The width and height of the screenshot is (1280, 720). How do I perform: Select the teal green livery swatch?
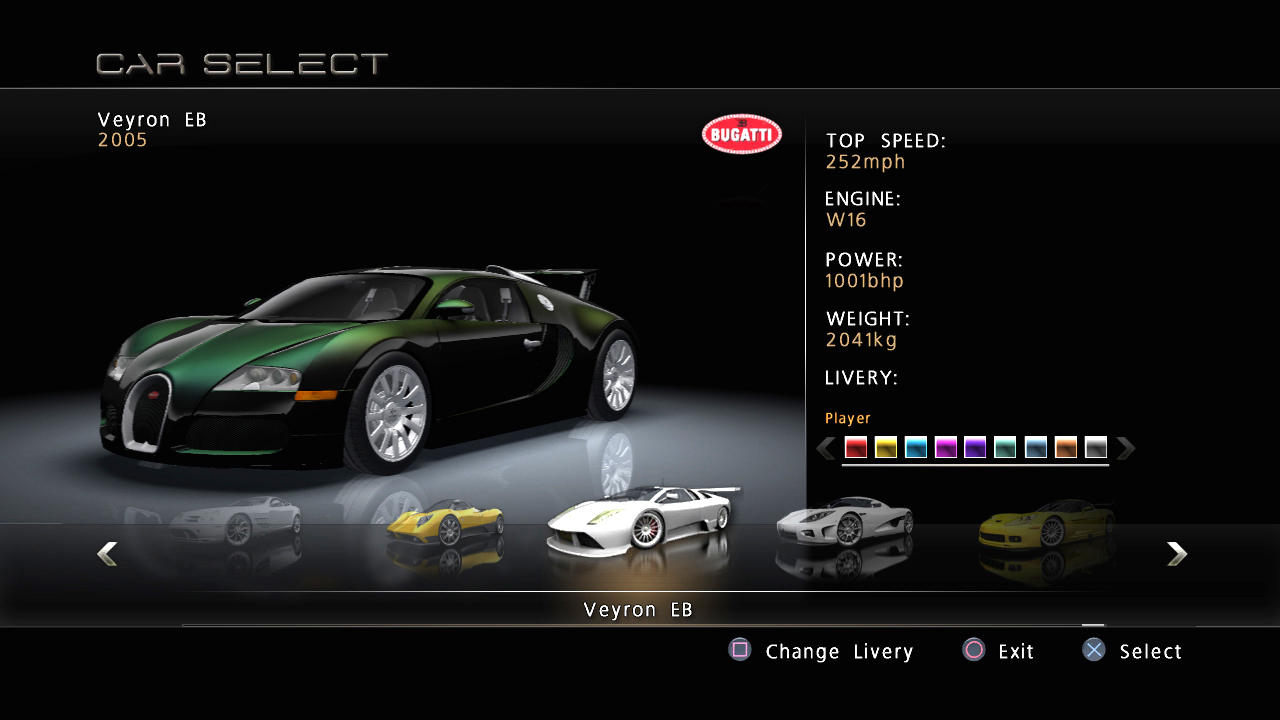click(1005, 448)
